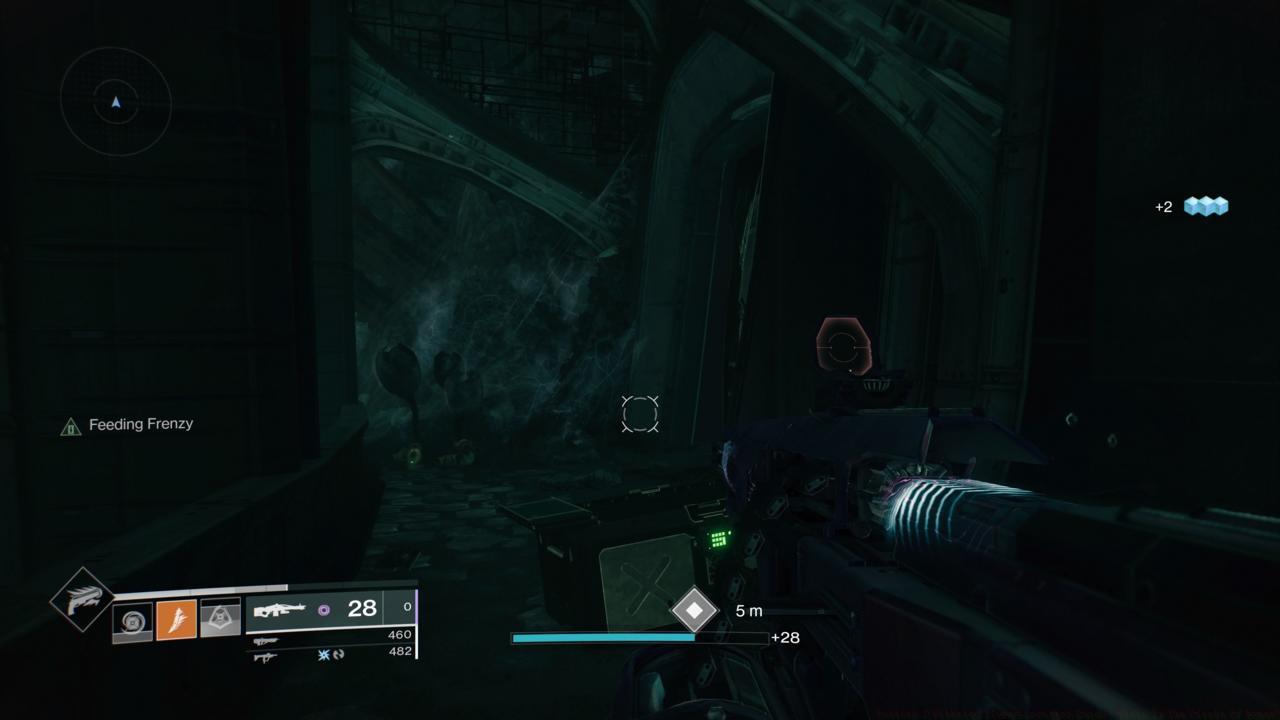This screenshot has width=1280, height=720.
Task: Switch to the weapon with 460 ammo
Action: click(266, 640)
